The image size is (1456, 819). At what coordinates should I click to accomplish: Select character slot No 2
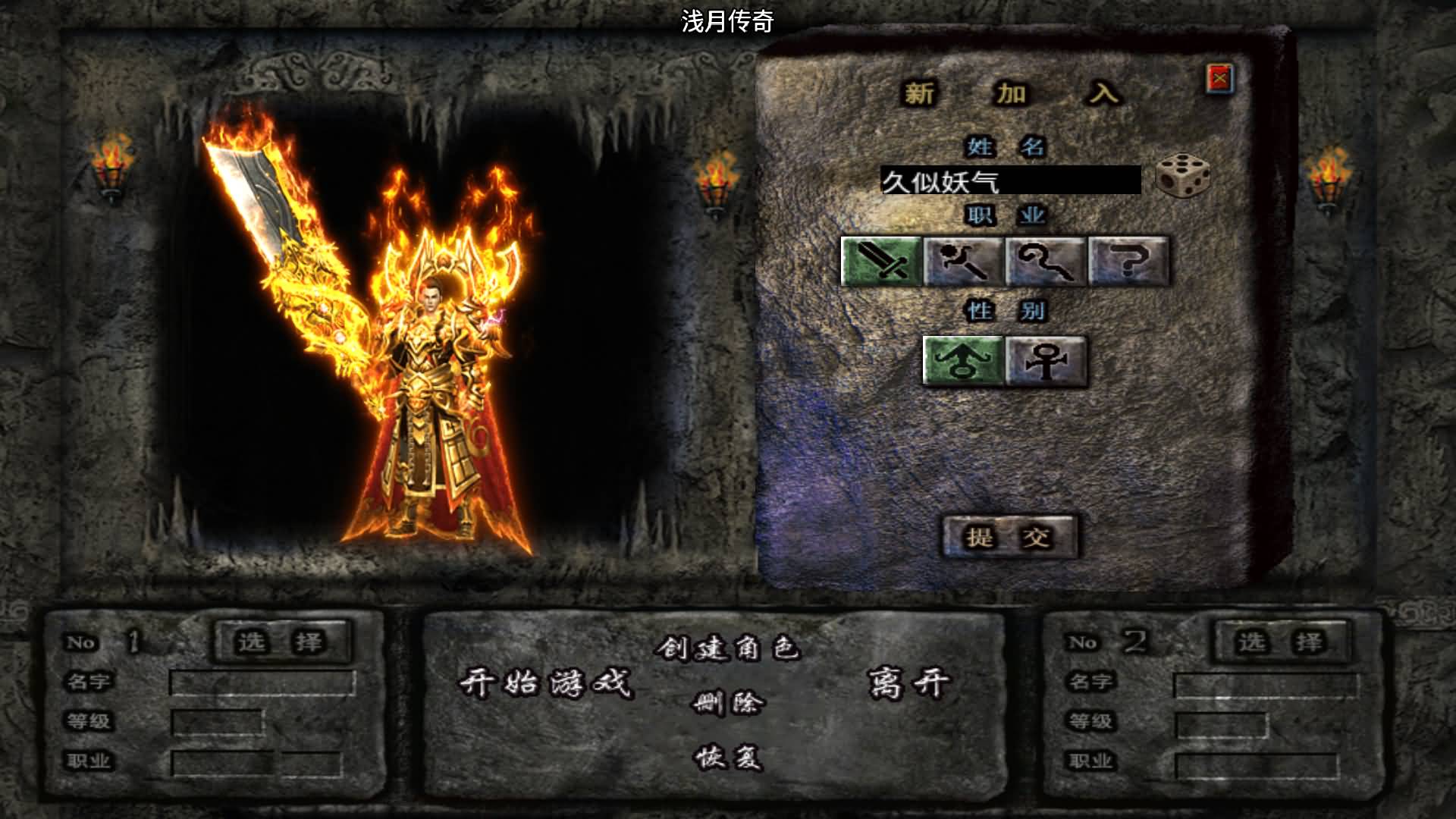pyautogui.click(x=1282, y=642)
